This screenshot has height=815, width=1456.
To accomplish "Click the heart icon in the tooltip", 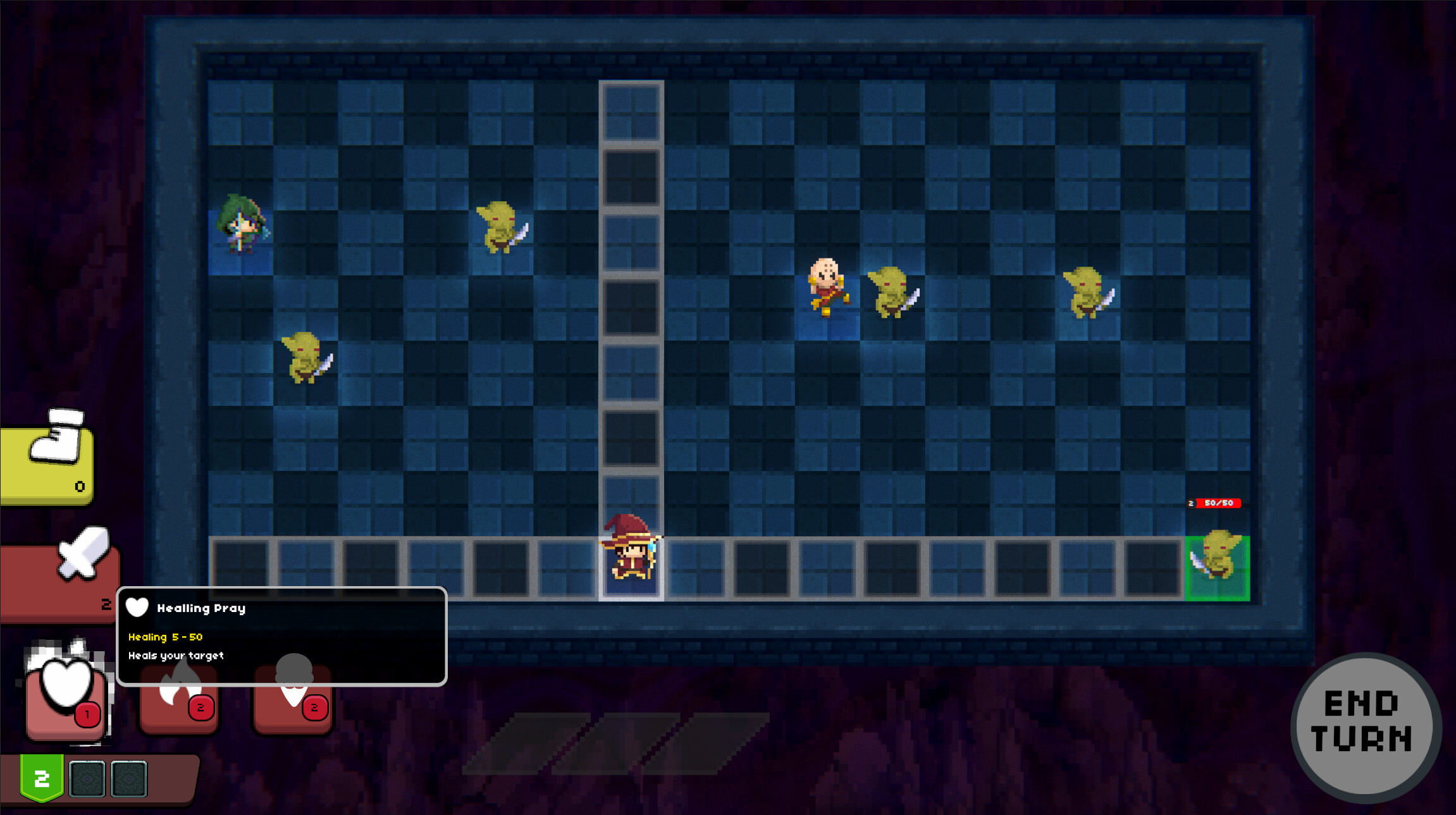I will click(138, 608).
